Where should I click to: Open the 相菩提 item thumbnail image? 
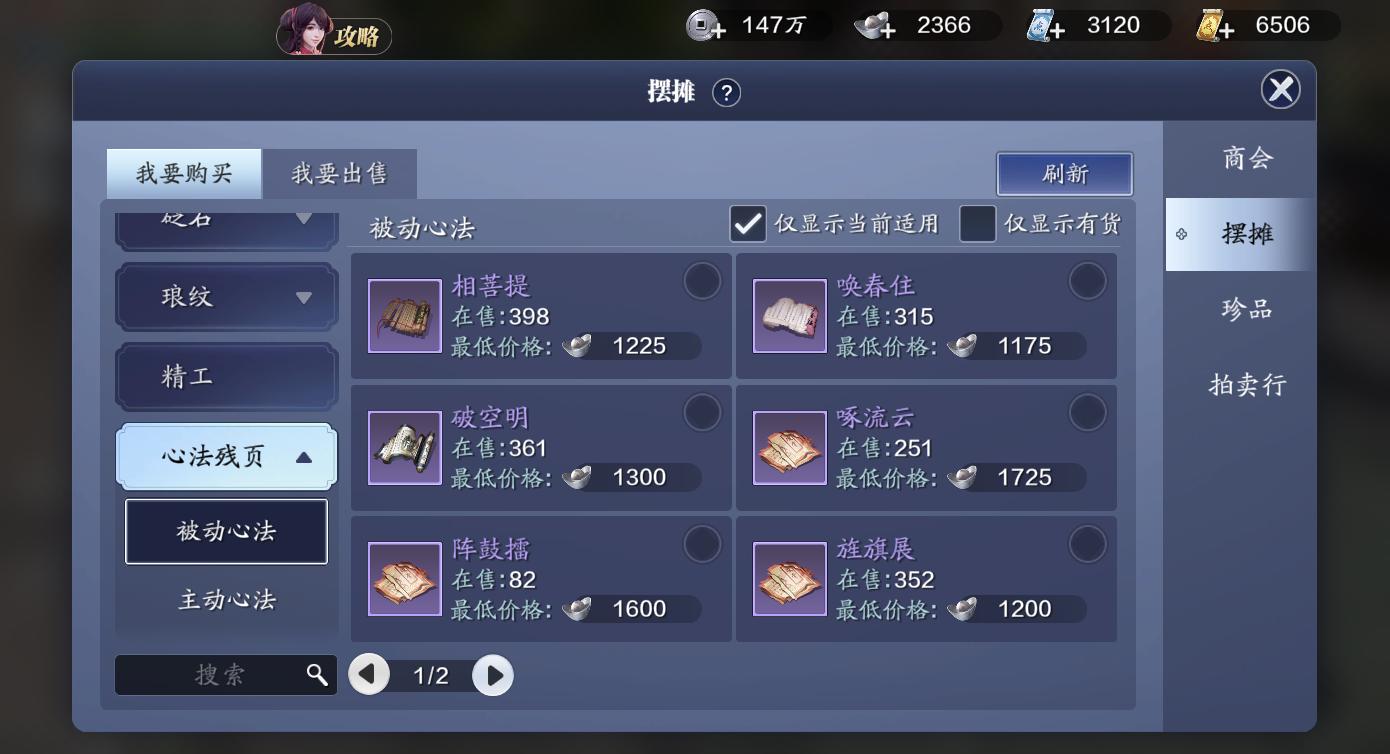coord(404,316)
